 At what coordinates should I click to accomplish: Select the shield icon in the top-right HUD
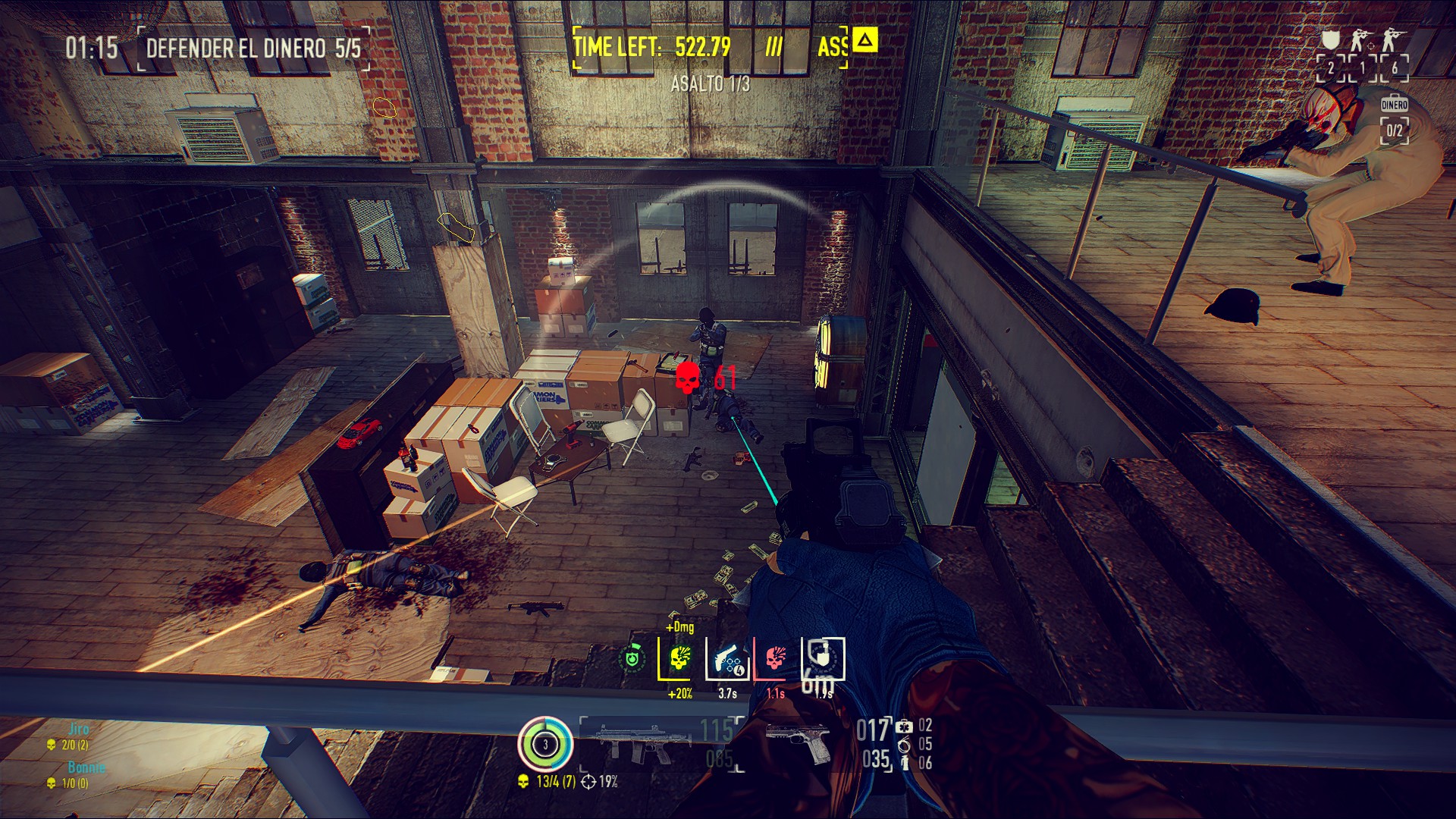[x=1330, y=39]
